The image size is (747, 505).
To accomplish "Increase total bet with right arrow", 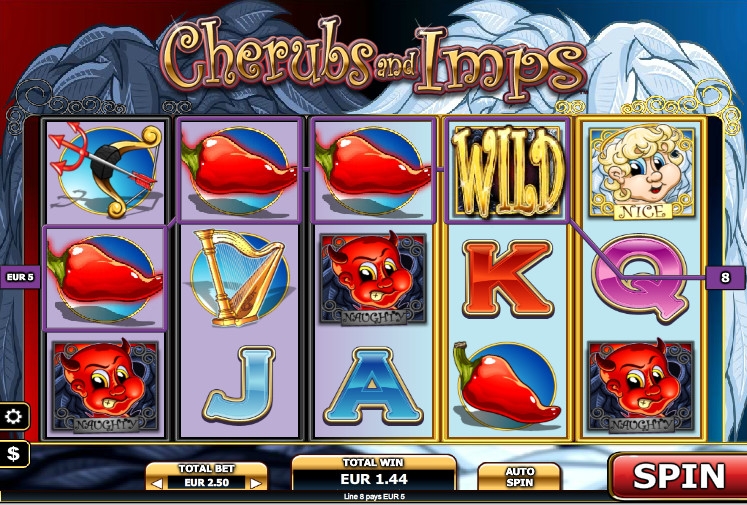I will click(x=257, y=483).
